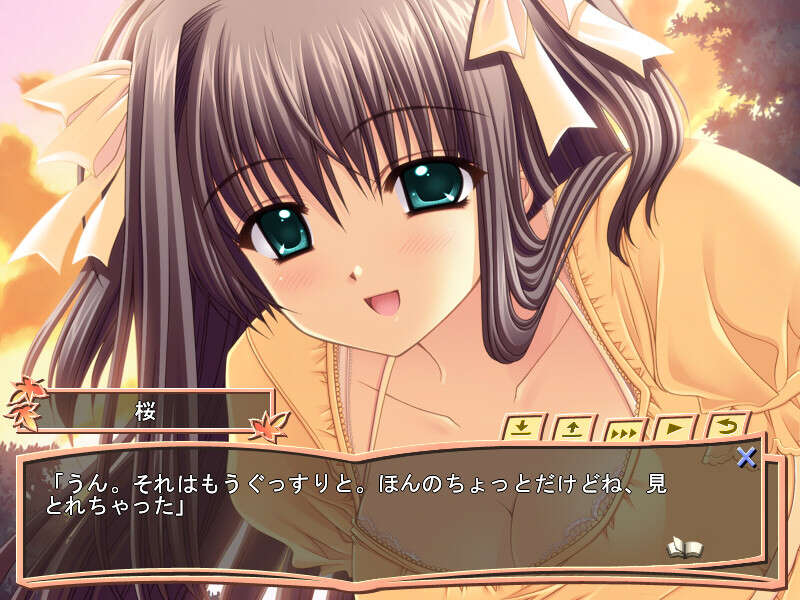Activate the triple-arrow skip button
Image resolution: width=800 pixels, height=600 pixels.
[625, 432]
